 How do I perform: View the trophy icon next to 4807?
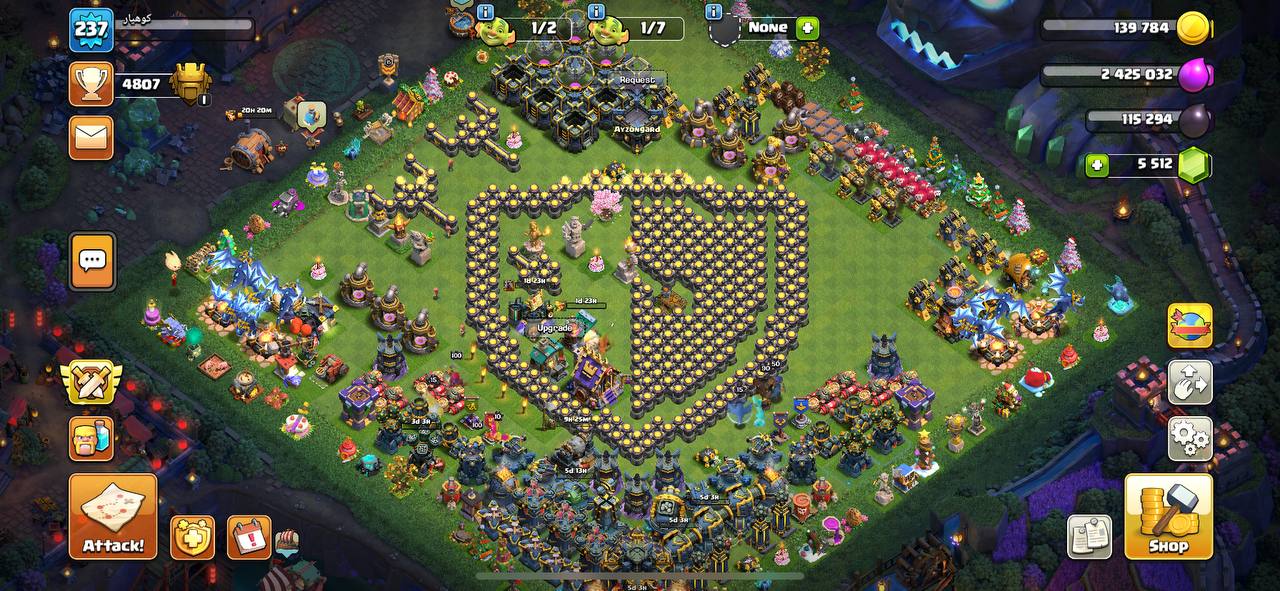[x=91, y=84]
